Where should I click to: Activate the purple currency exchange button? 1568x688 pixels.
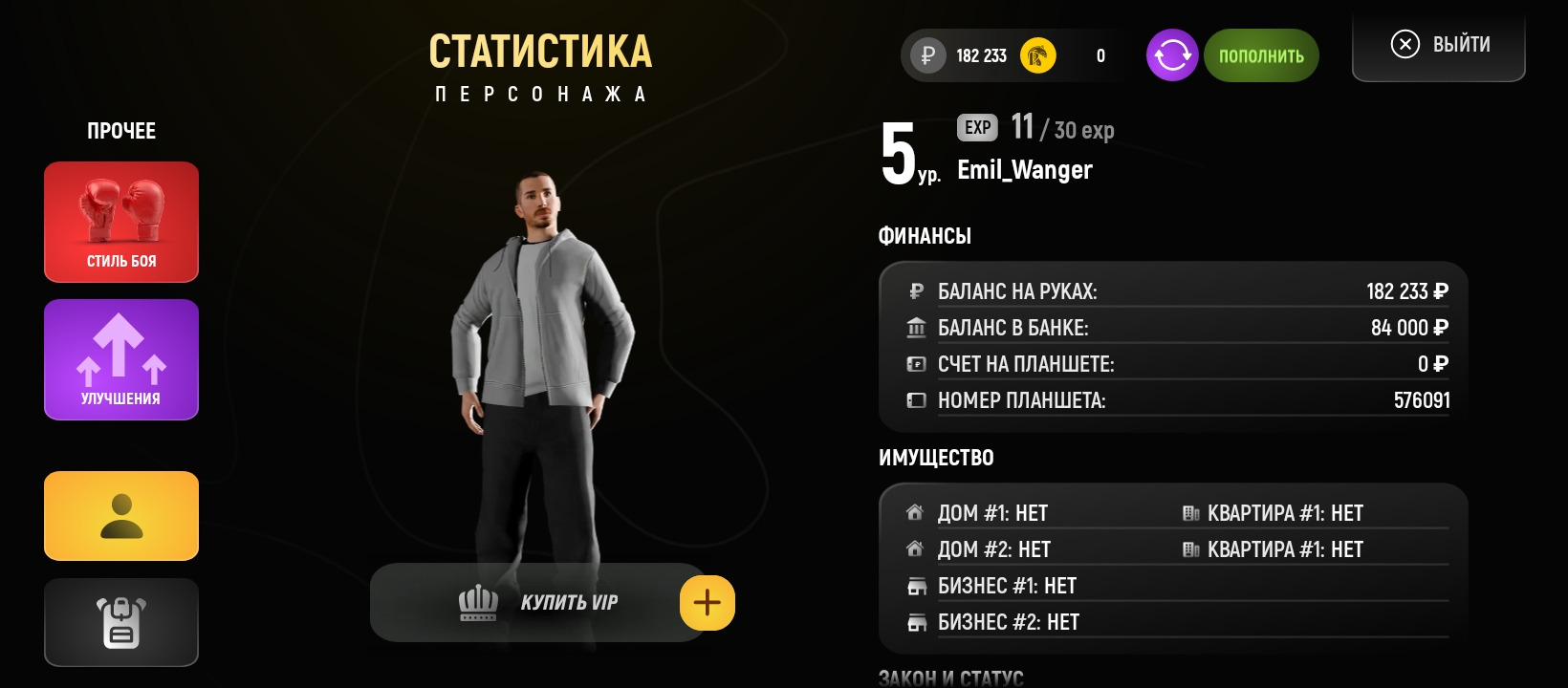tap(1172, 55)
